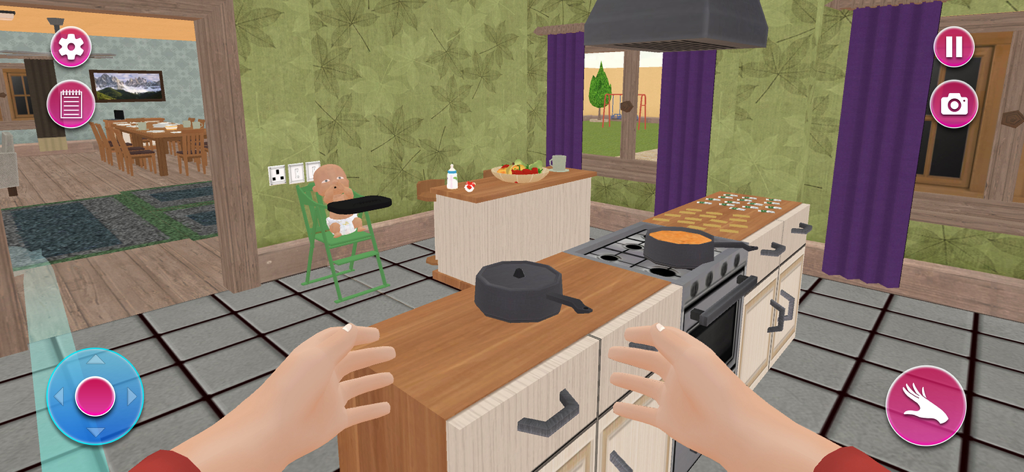Tap the hand interact button
This screenshot has height=472, width=1024.
point(925,406)
